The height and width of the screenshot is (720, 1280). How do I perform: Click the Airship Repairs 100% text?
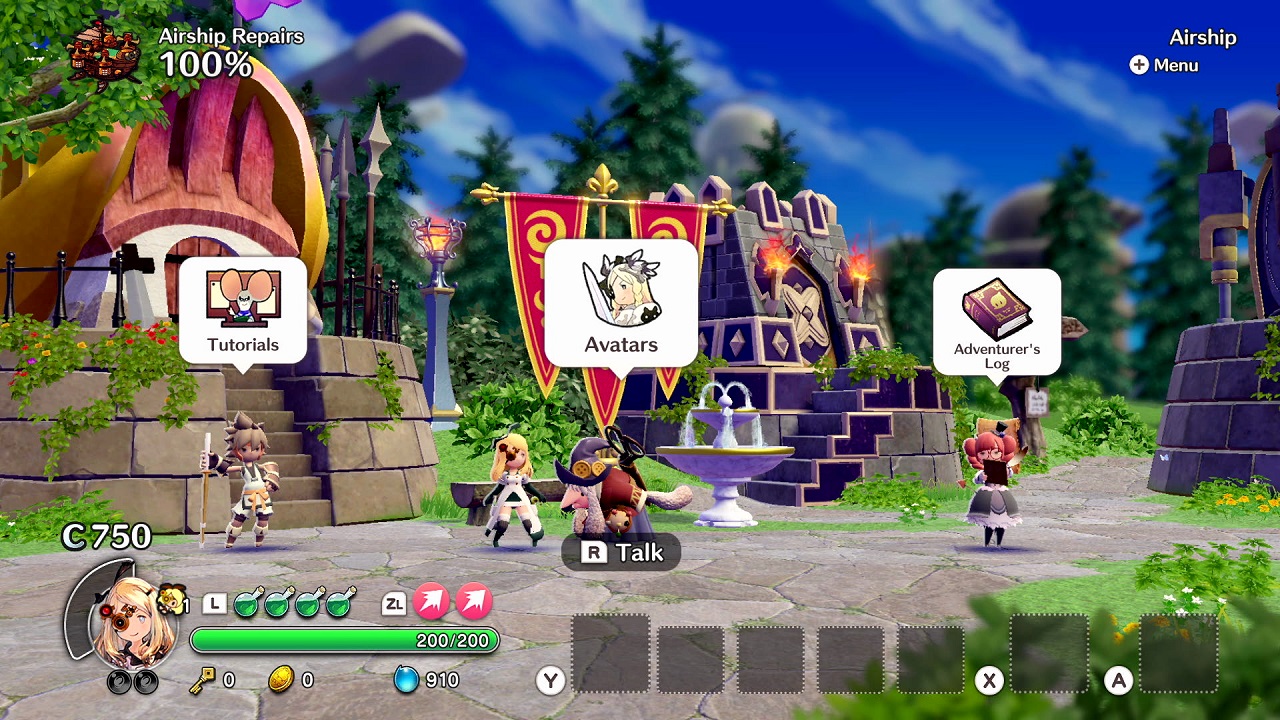[x=228, y=48]
